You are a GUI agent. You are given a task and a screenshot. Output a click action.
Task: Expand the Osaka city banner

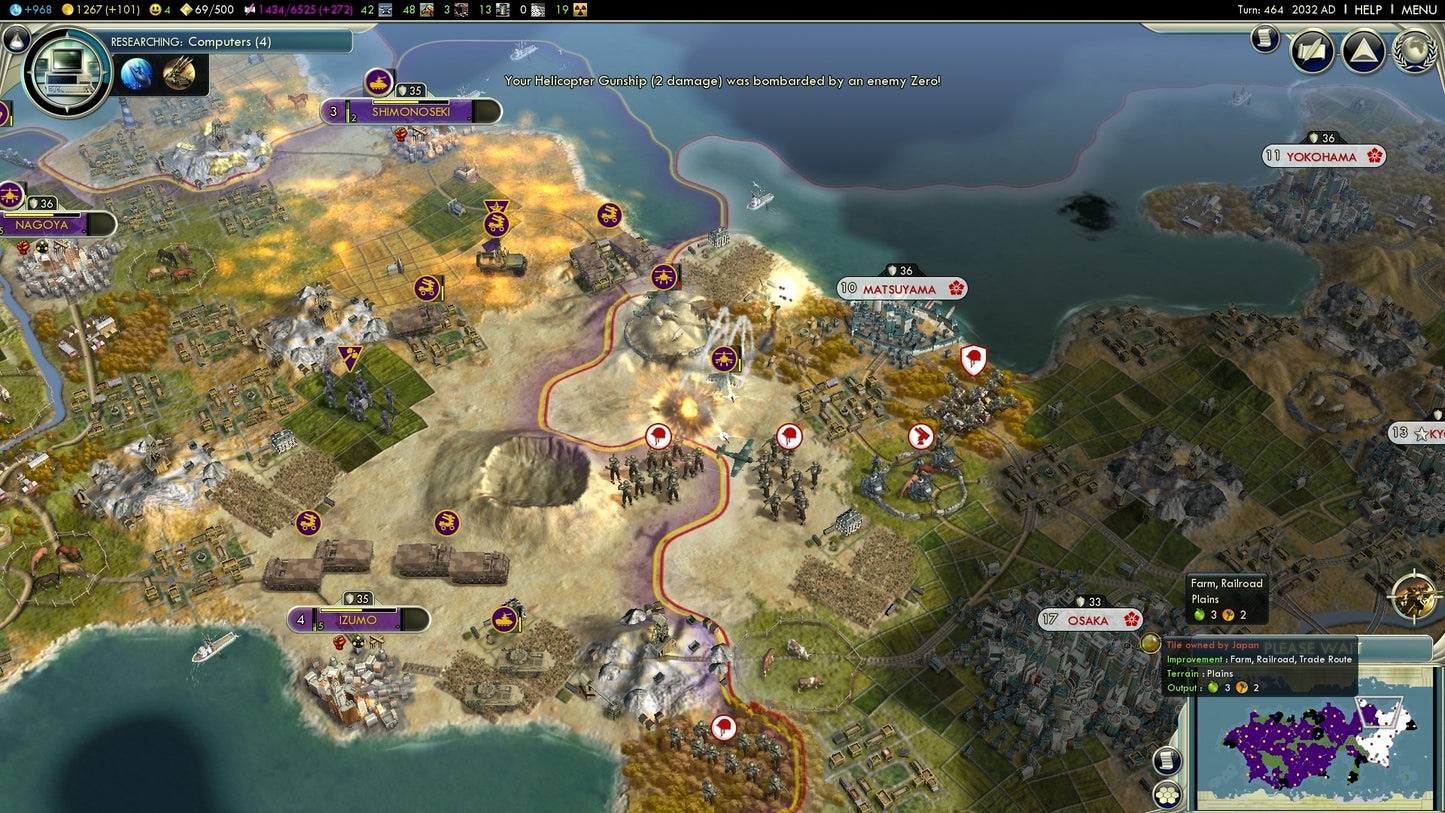1091,620
